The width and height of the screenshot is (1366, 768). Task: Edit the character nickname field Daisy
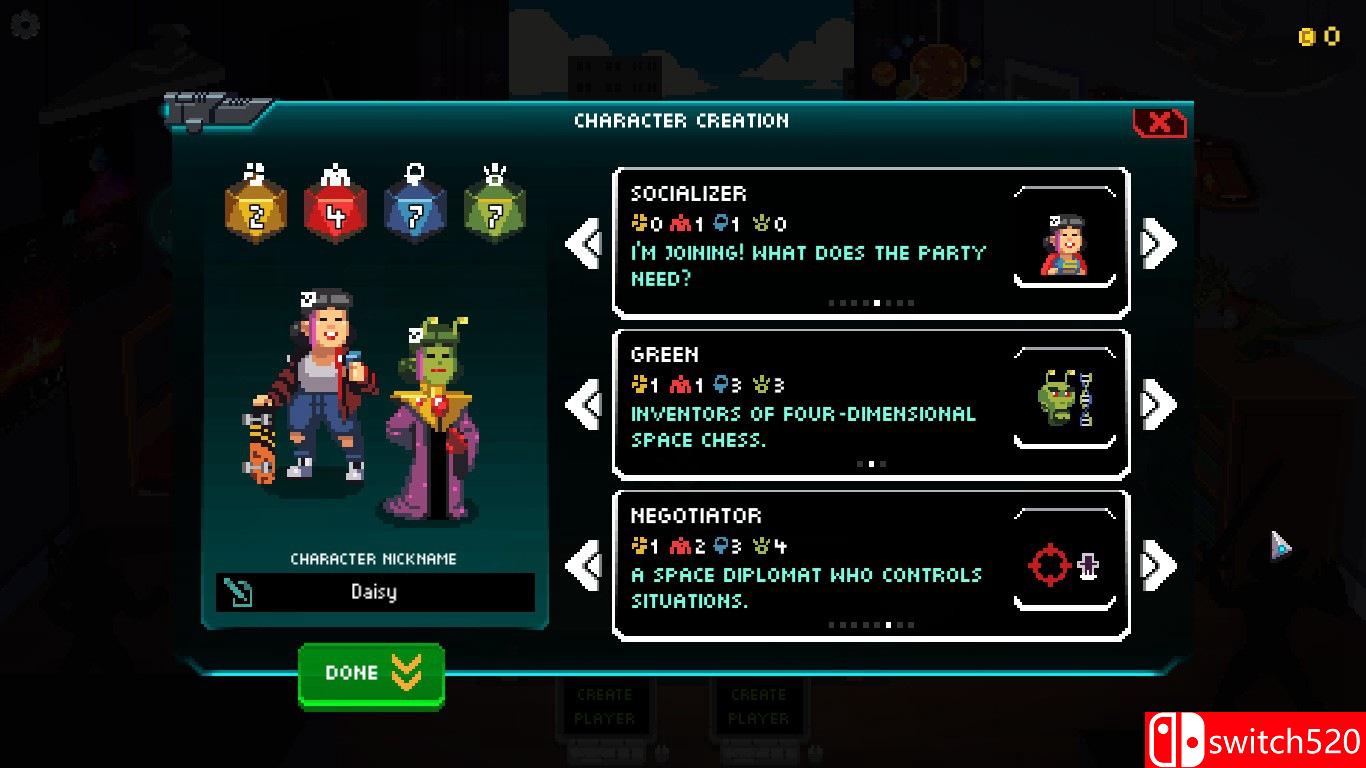coord(374,592)
